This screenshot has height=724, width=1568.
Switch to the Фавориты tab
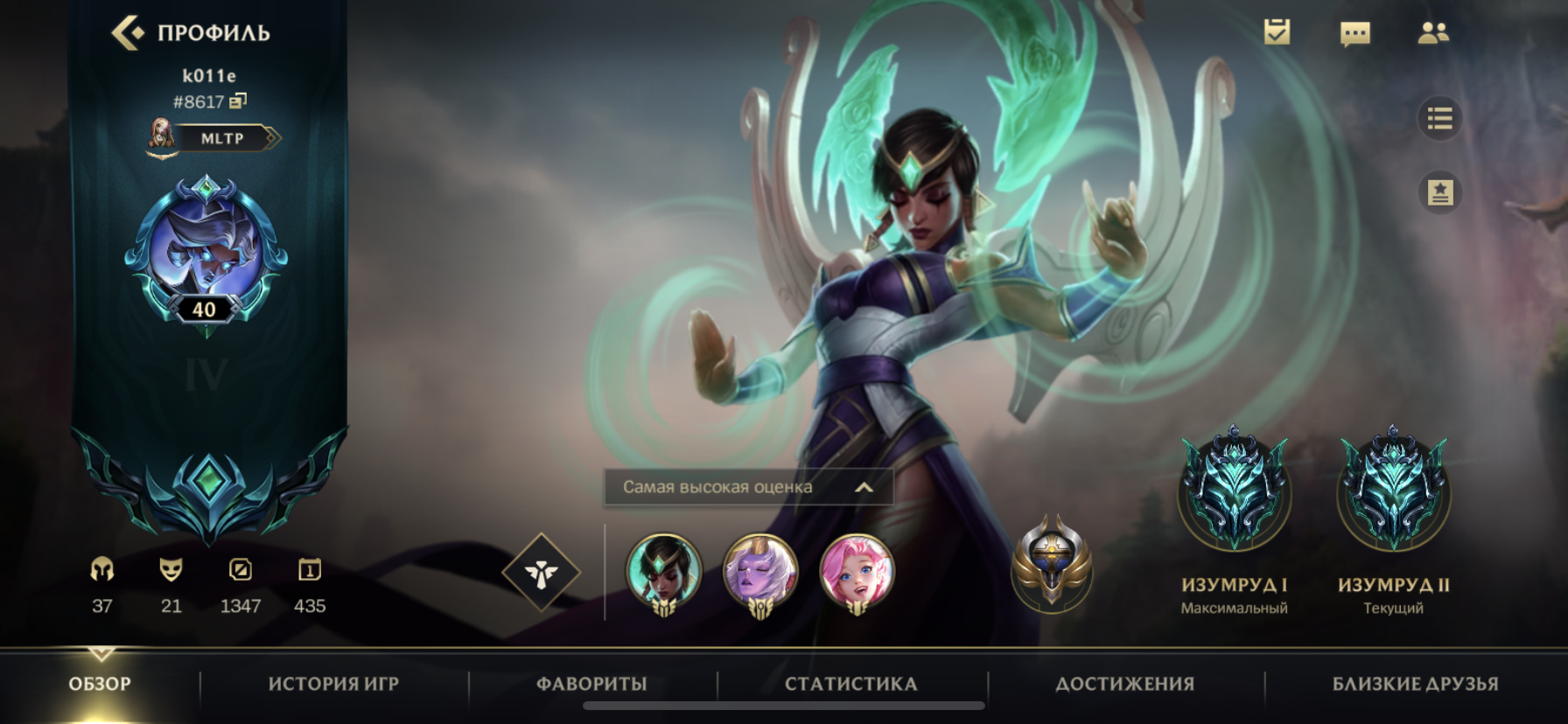[x=591, y=684]
